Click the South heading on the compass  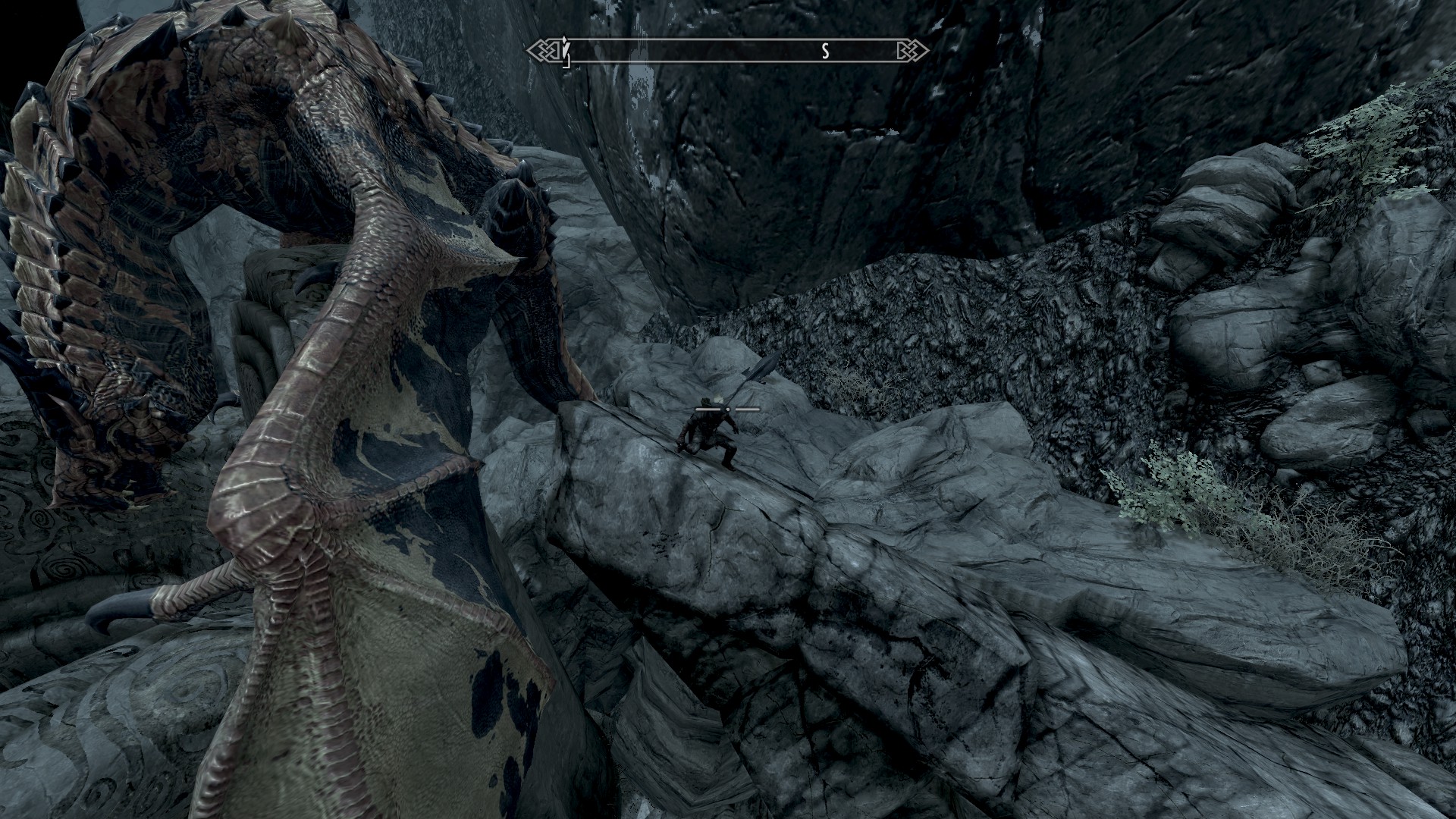point(826,51)
